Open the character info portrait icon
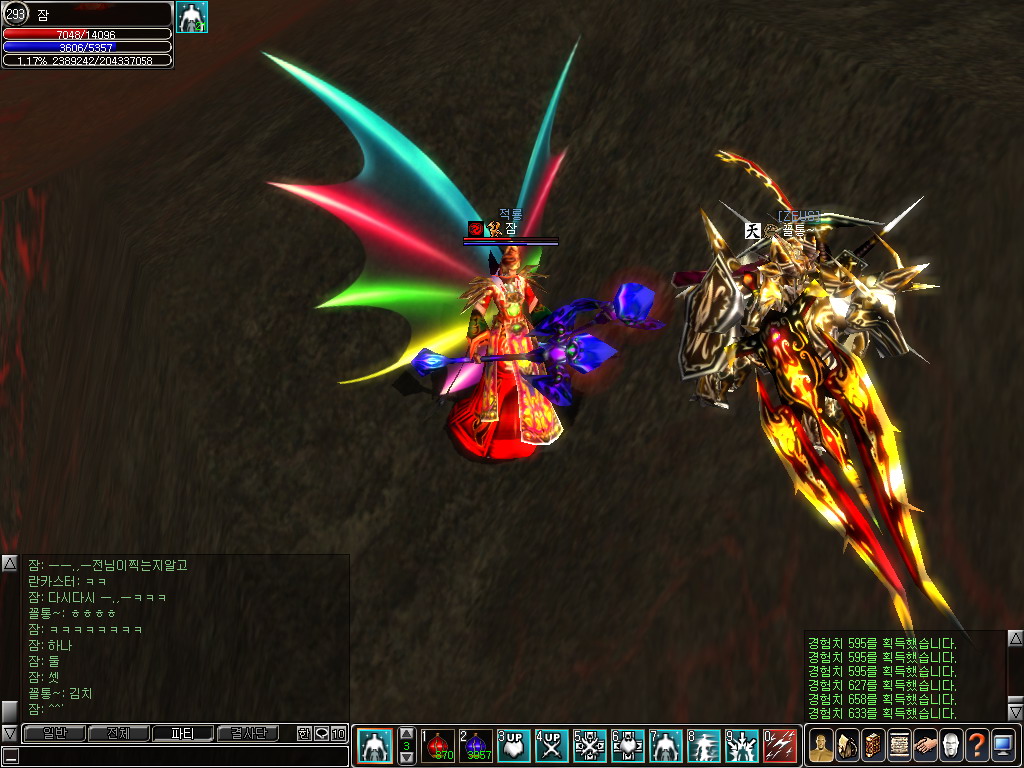The width and height of the screenshot is (1024, 768). pyautogui.click(x=821, y=745)
